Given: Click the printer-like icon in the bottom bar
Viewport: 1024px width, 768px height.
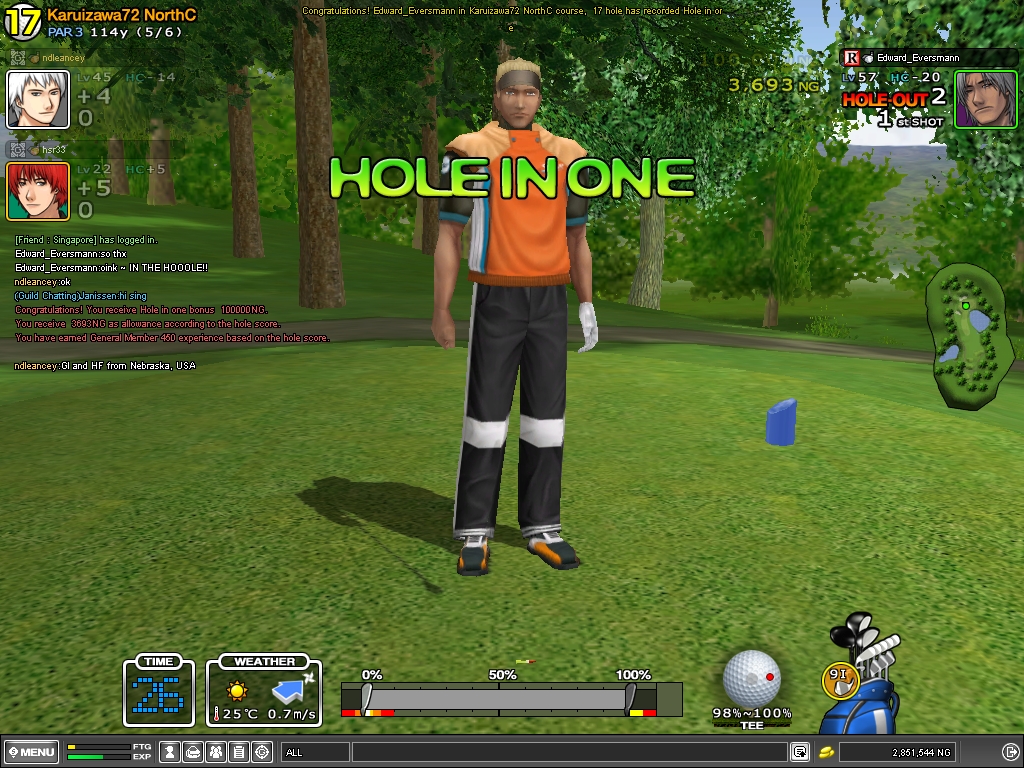Looking at the screenshot, I should tap(193, 752).
